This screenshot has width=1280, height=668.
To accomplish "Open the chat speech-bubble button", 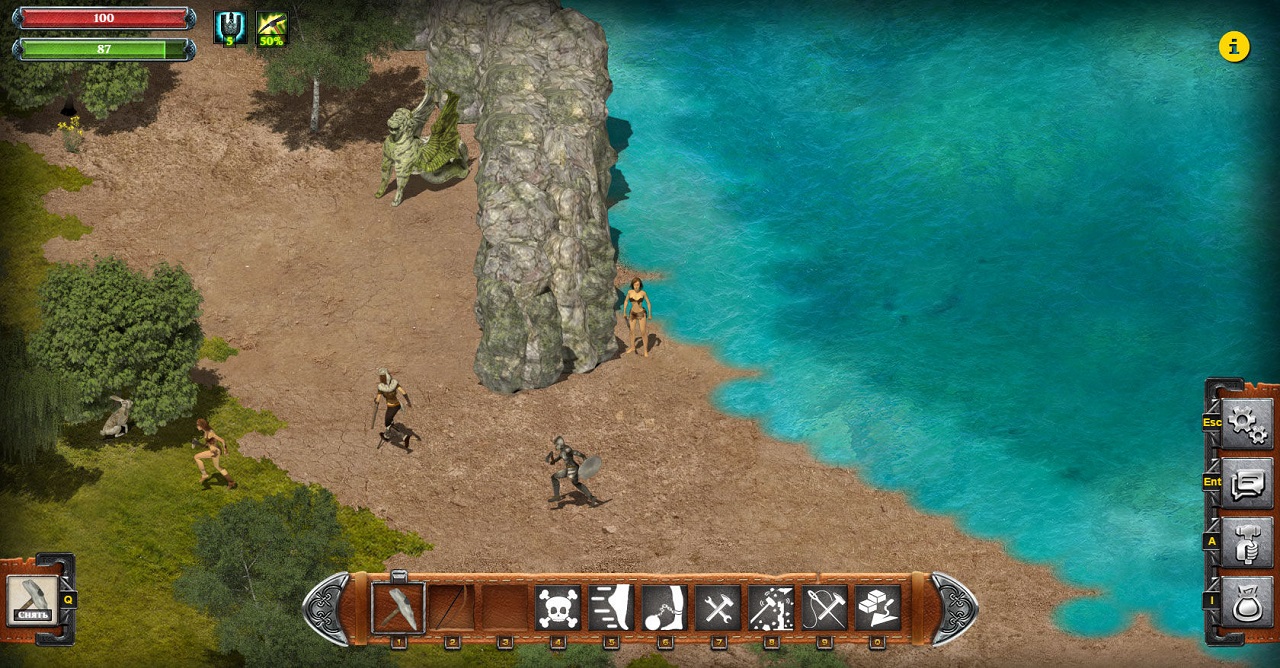I will 1247,483.
